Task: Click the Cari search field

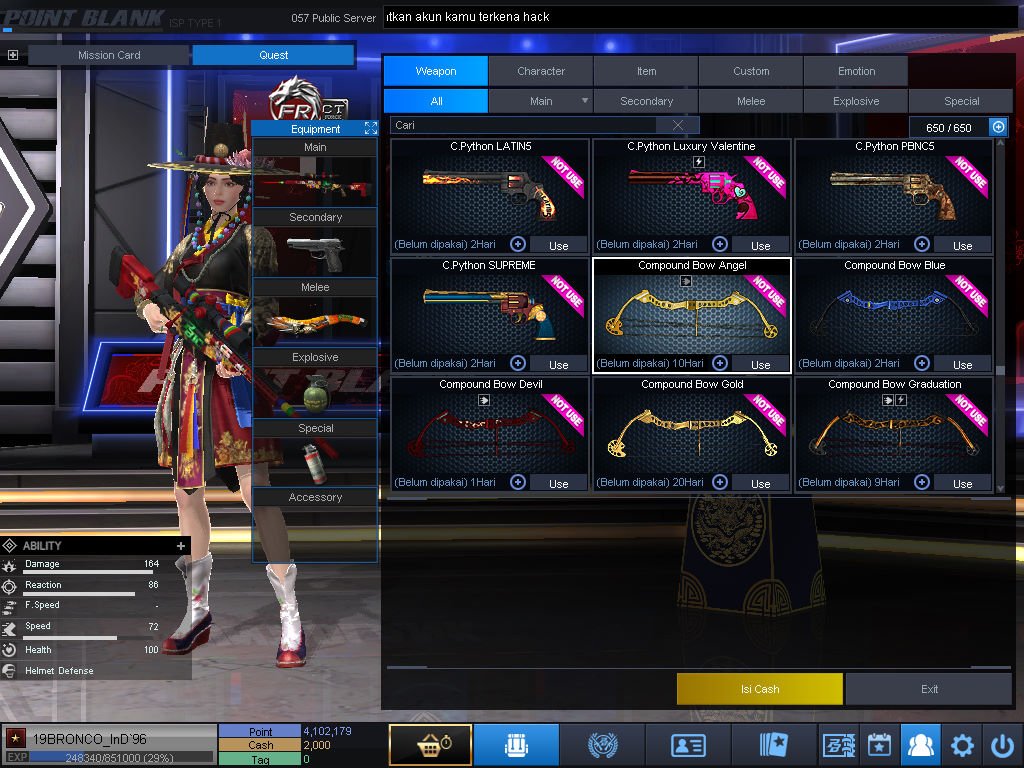Action: tap(525, 125)
